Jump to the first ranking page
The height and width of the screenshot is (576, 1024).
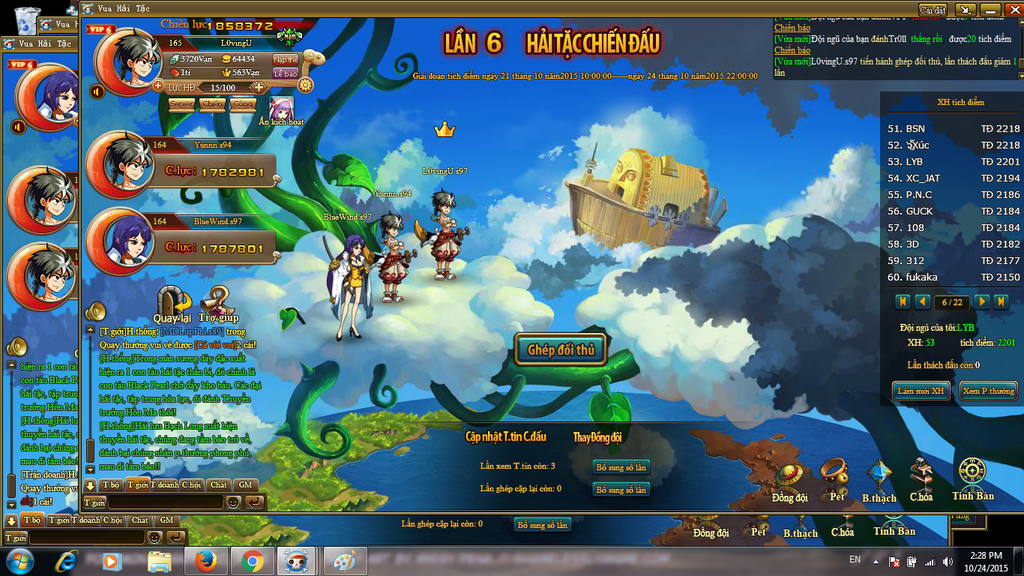902,301
